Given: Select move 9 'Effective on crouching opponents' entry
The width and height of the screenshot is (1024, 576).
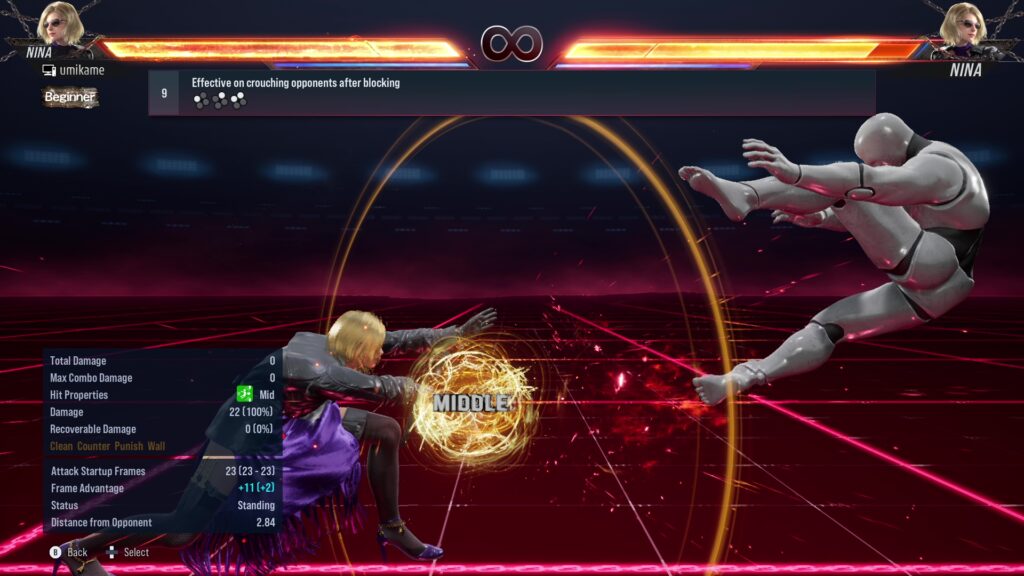Looking at the screenshot, I should [511, 92].
